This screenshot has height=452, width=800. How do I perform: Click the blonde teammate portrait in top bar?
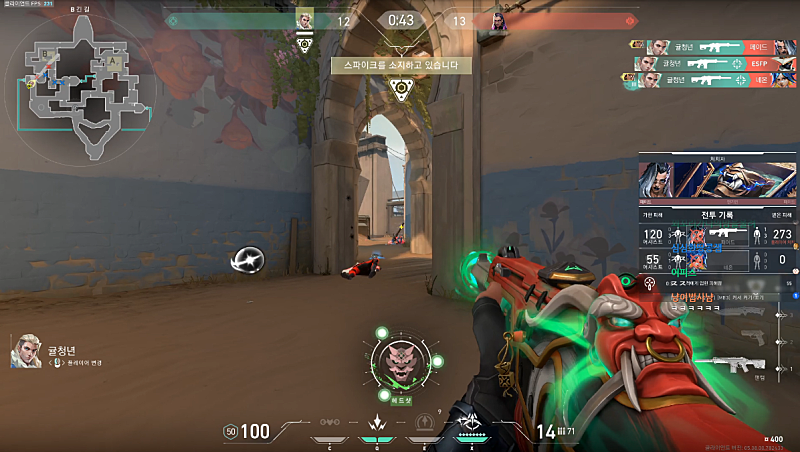coord(305,20)
